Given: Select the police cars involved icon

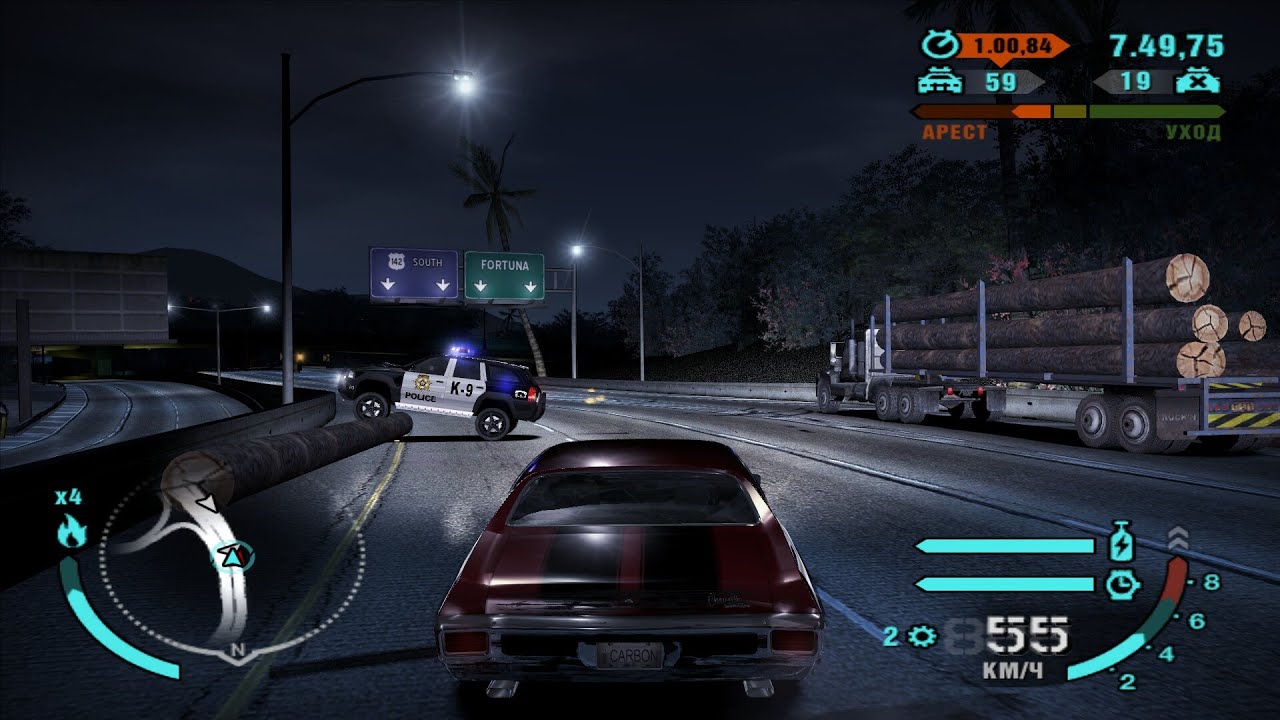Looking at the screenshot, I should pos(940,82).
